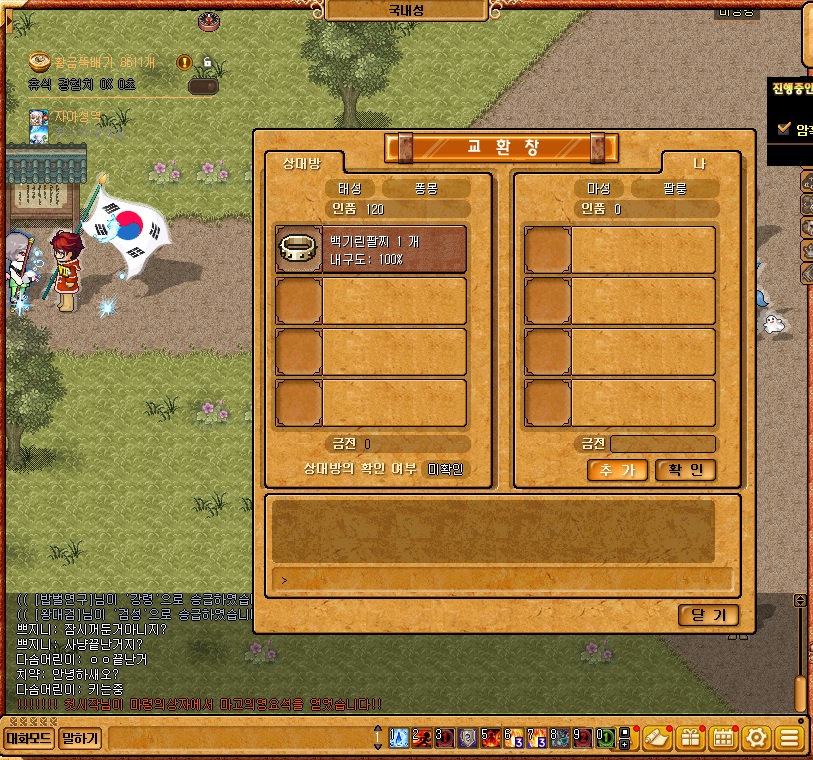Image resolution: width=813 pixels, height=760 pixels.
Task: Toggle the checkbox in the quest tracker
Action: 784,128
